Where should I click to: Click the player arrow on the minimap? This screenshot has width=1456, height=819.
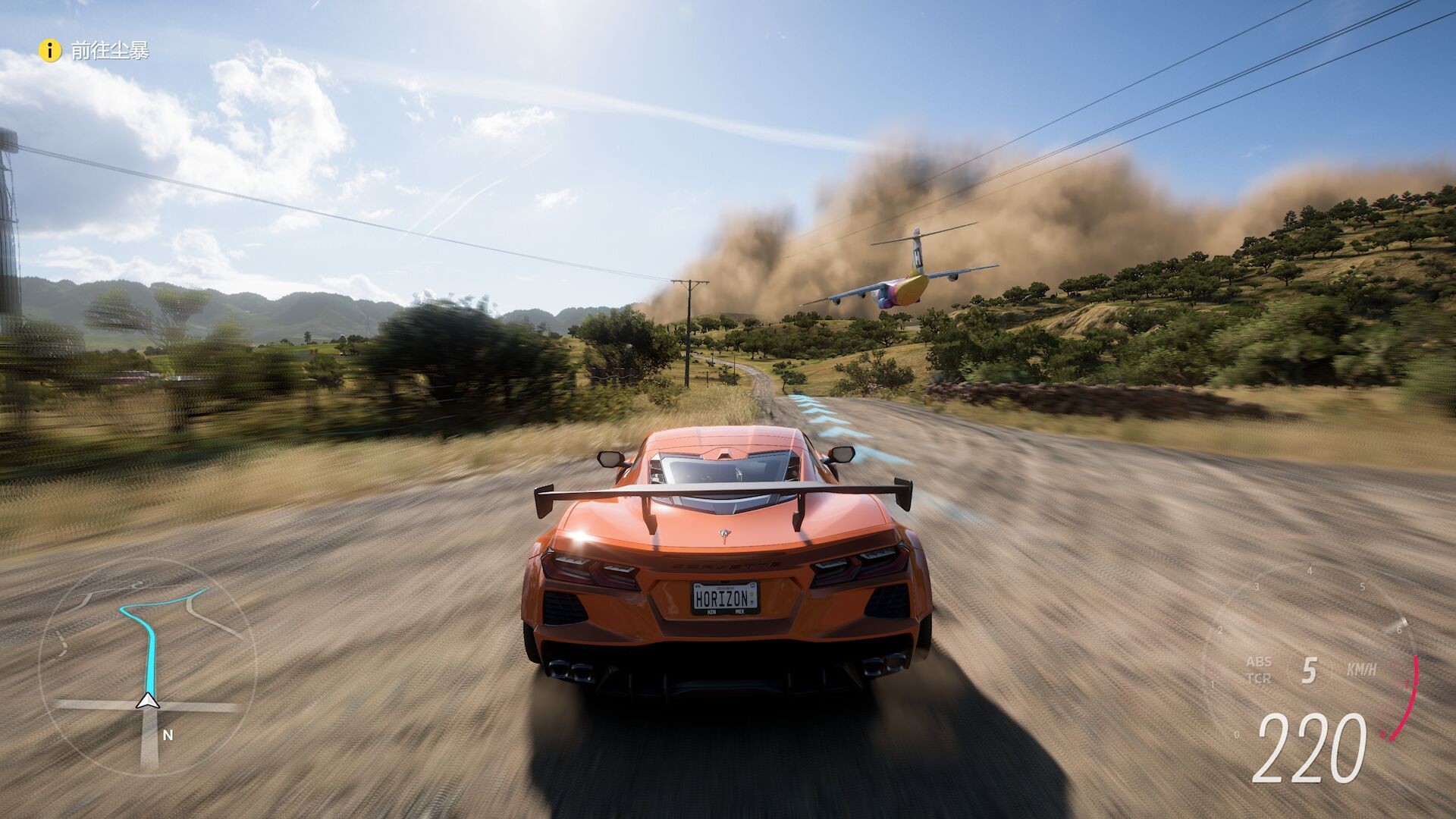pyautogui.click(x=149, y=701)
